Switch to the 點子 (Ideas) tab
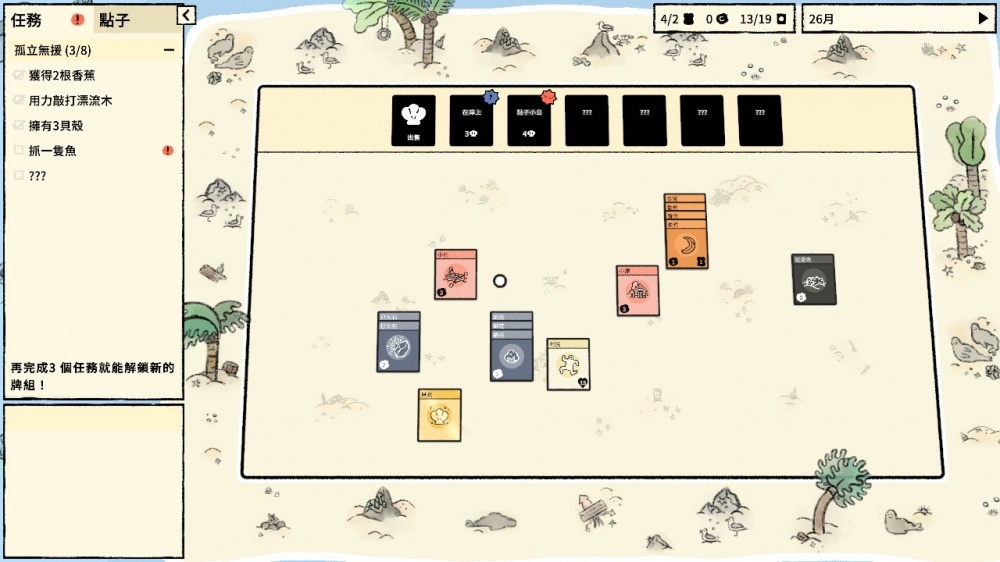 pos(116,19)
